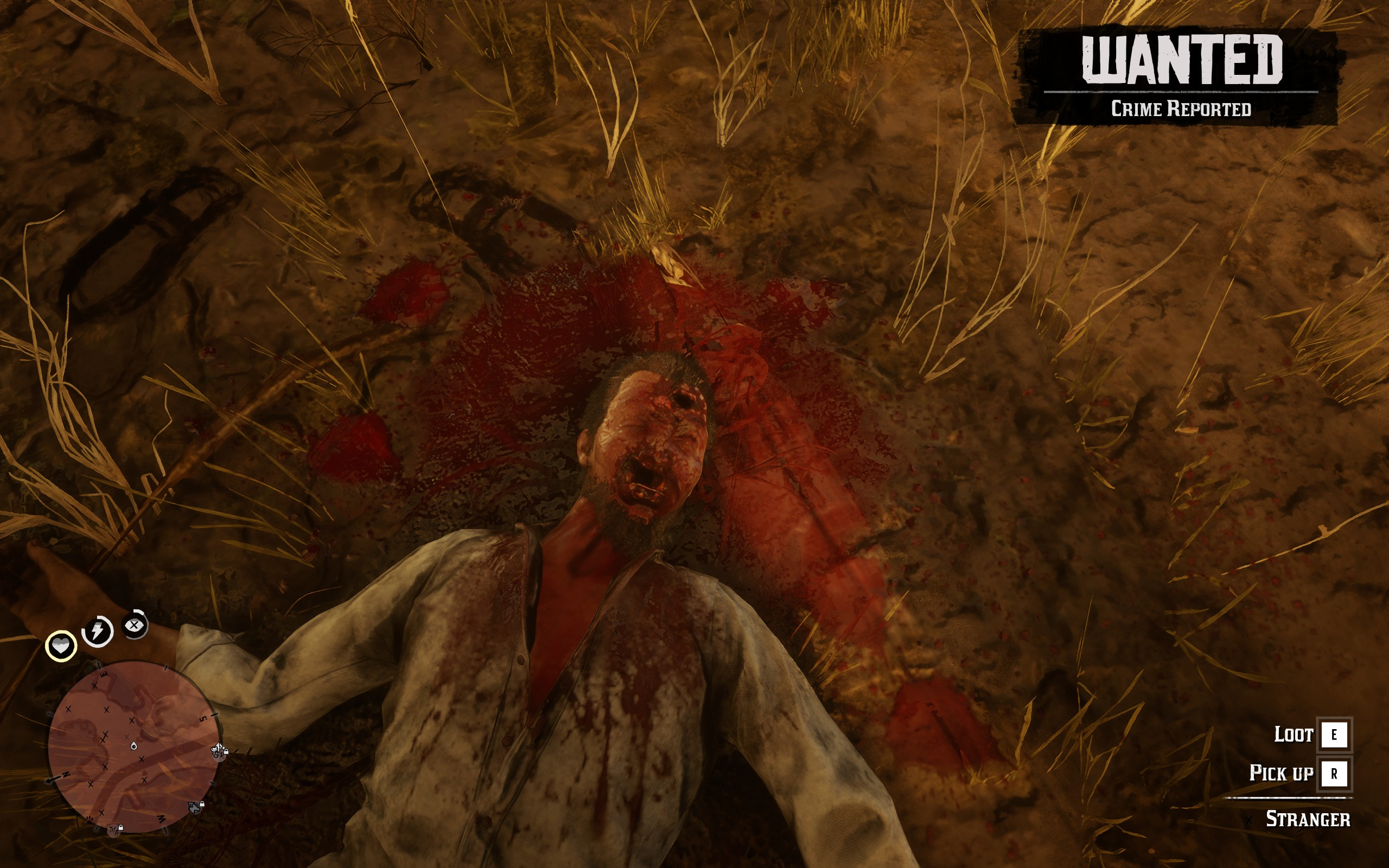Image resolution: width=1389 pixels, height=868 pixels.
Task: Click the WANTED Crime Reported banner
Action: (1177, 76)
